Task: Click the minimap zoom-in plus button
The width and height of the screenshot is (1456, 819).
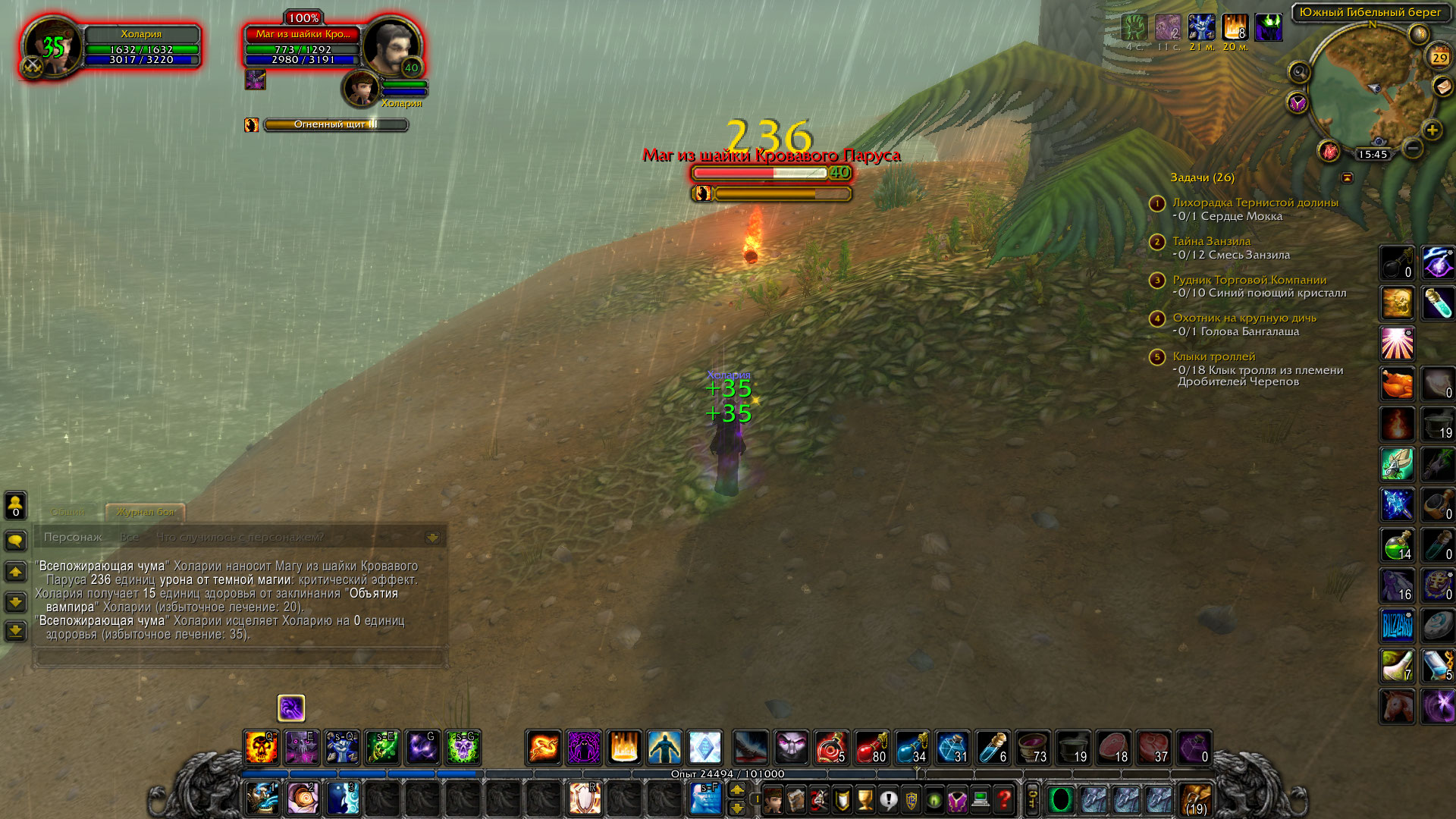Action: (x=1432, y=130)
